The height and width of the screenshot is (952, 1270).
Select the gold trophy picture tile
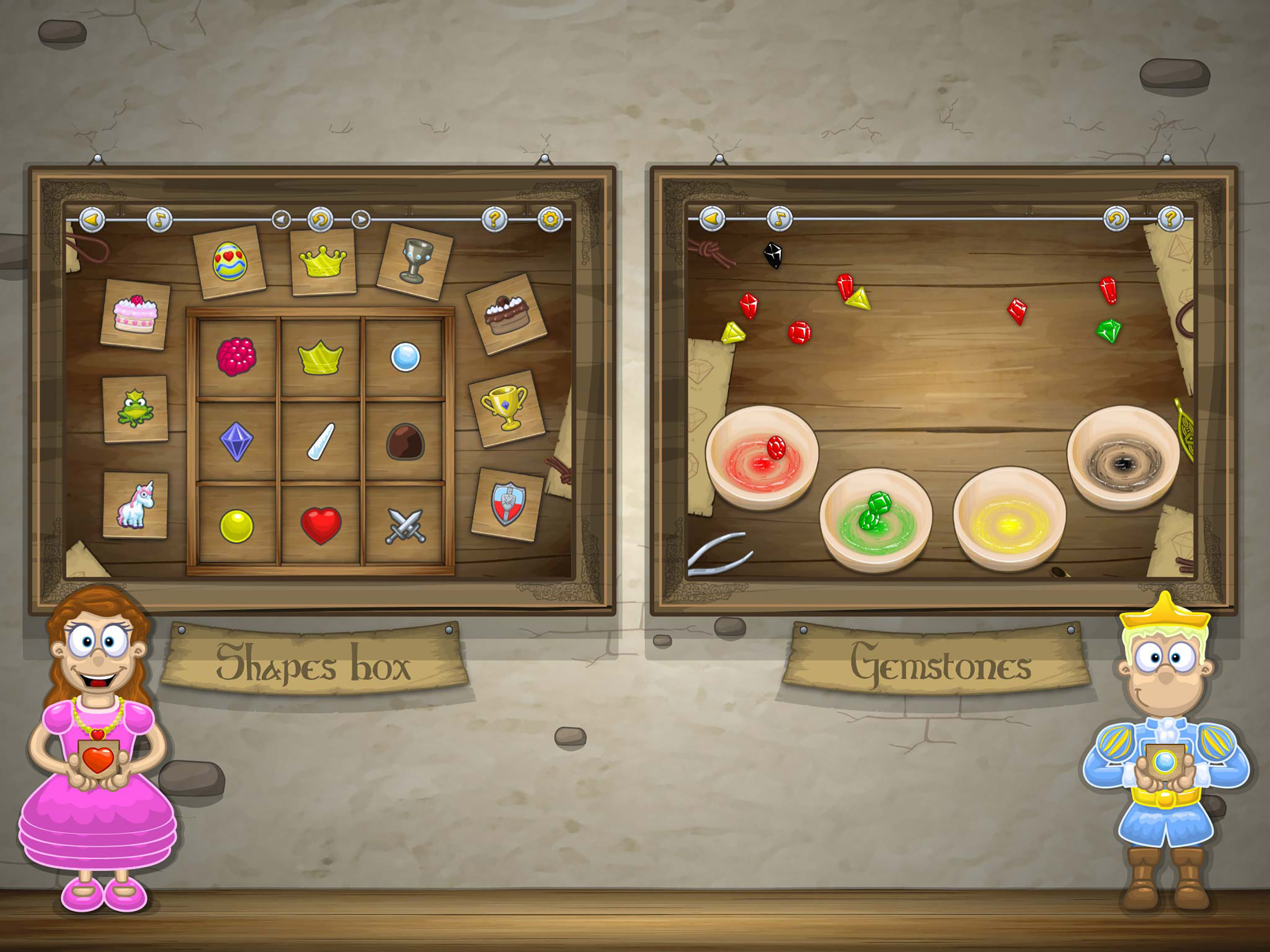[505, 408]
